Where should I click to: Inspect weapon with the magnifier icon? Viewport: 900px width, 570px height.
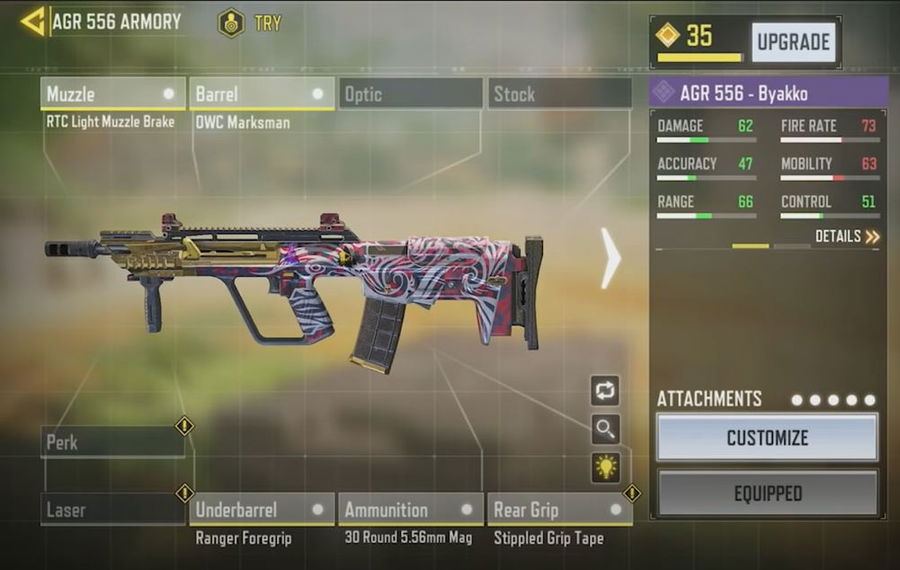pos(605,429)
